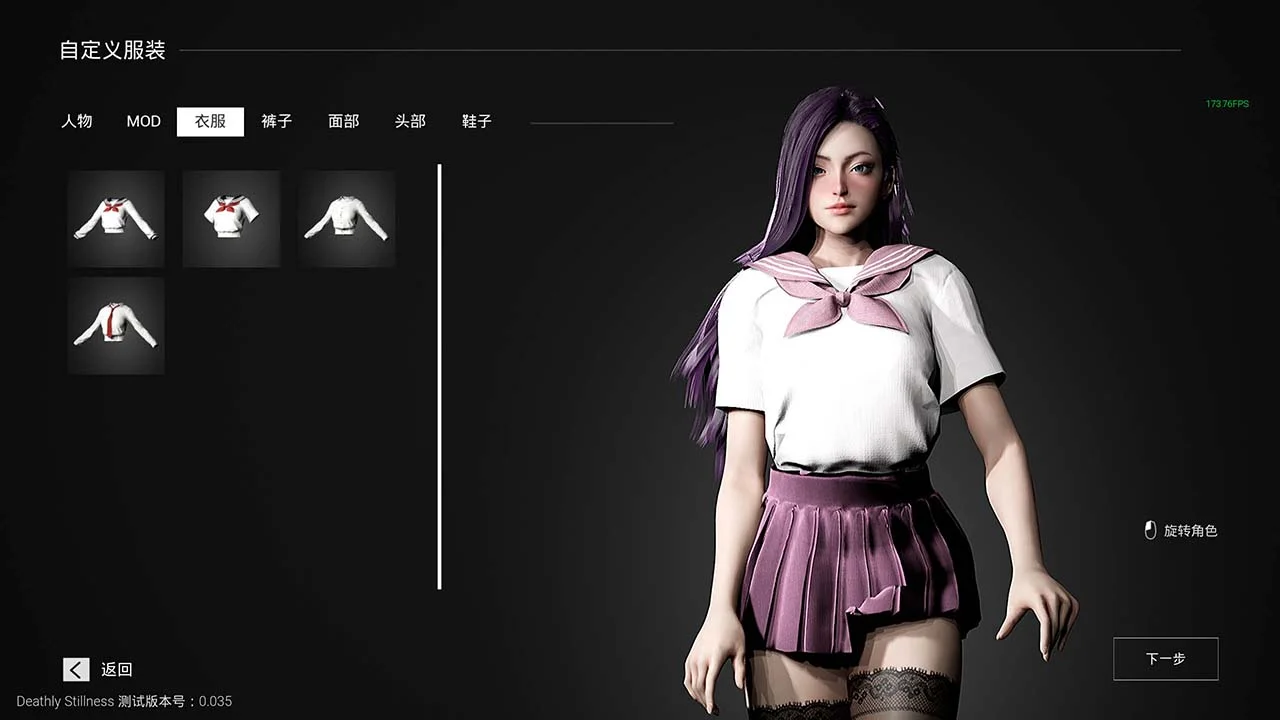This screenshot has height=720, width=1280.
Task: Pick the plain white long-sleeve shirt
Action: click(346, 219)
